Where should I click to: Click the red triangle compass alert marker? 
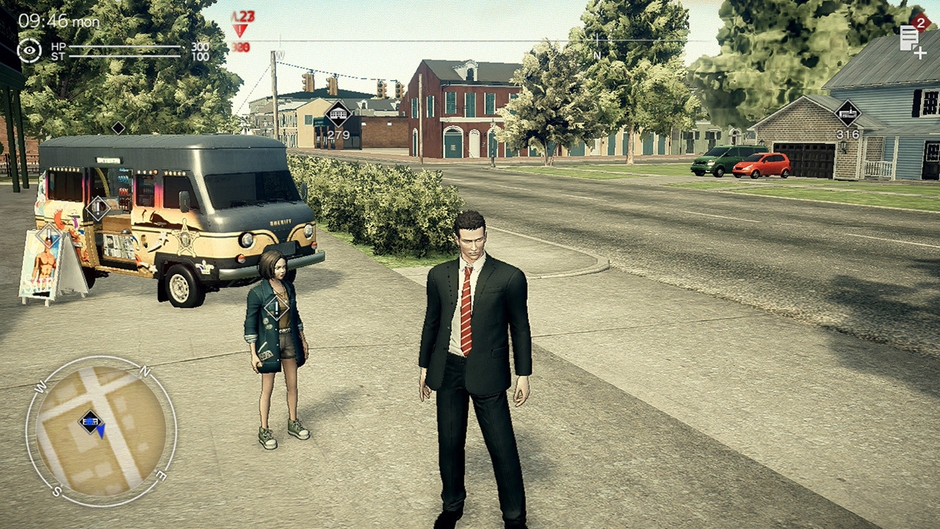click(240, 29)
